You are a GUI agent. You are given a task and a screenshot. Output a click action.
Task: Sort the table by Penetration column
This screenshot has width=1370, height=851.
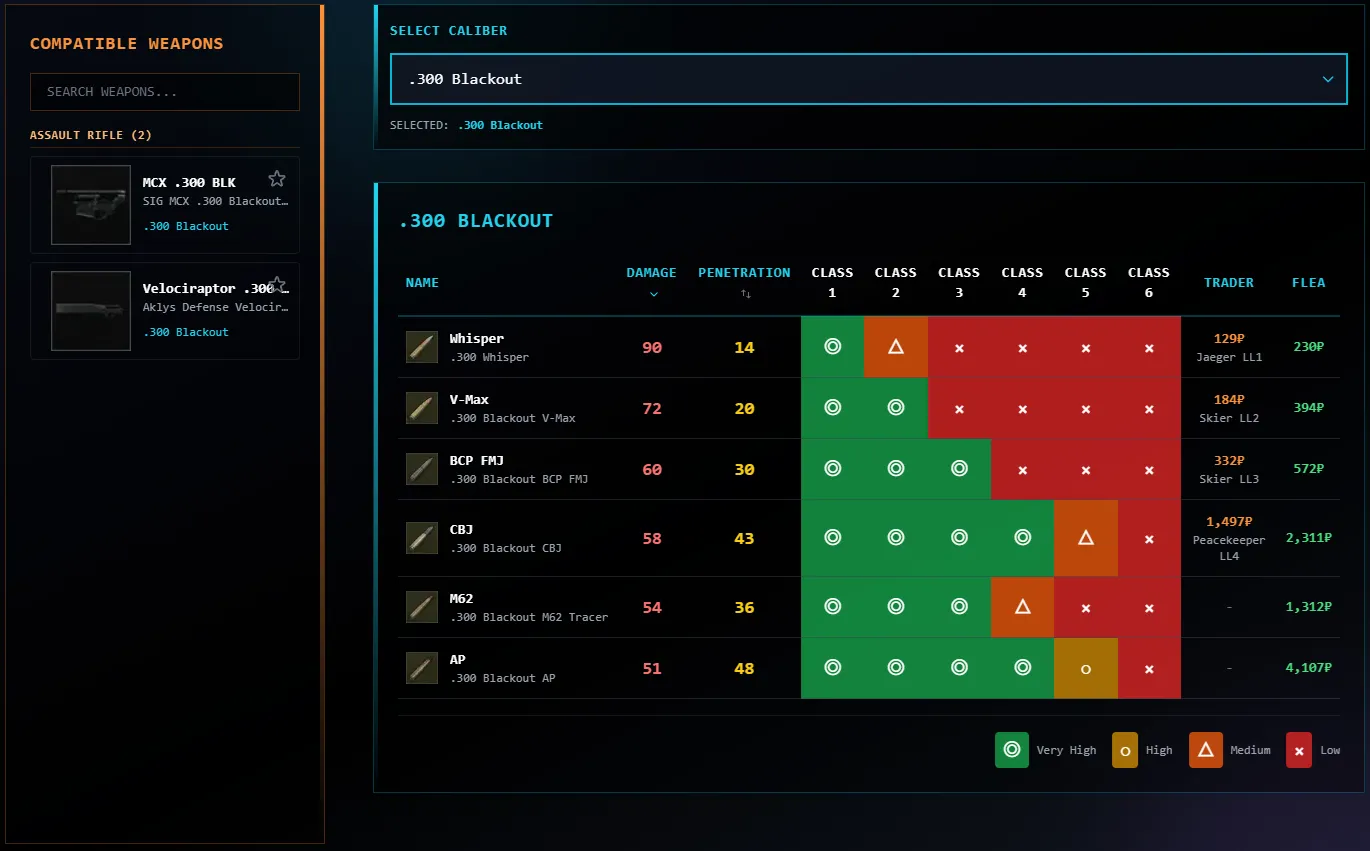click(744, 281)
